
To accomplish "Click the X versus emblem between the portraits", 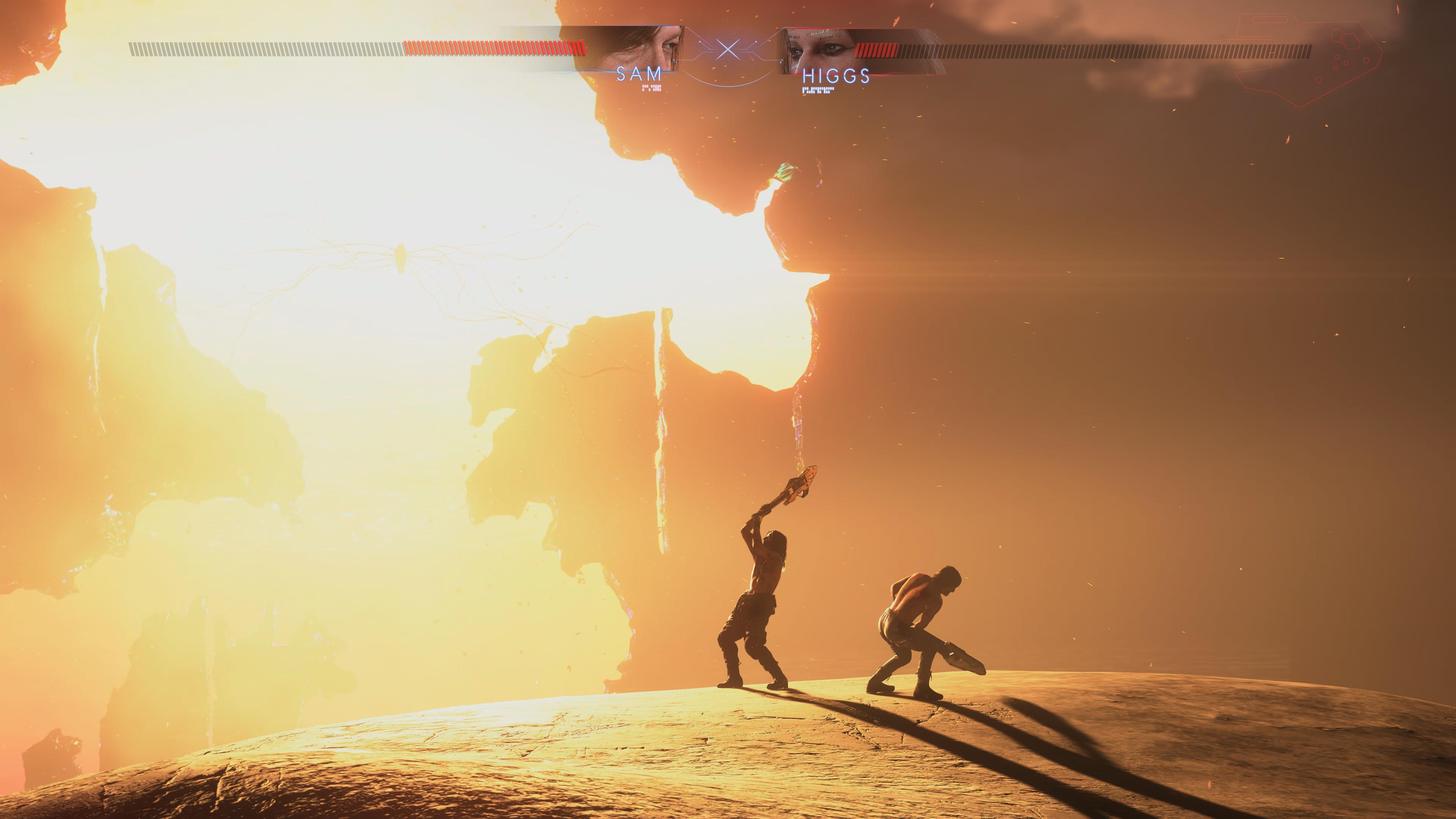I will pos(728,50).
